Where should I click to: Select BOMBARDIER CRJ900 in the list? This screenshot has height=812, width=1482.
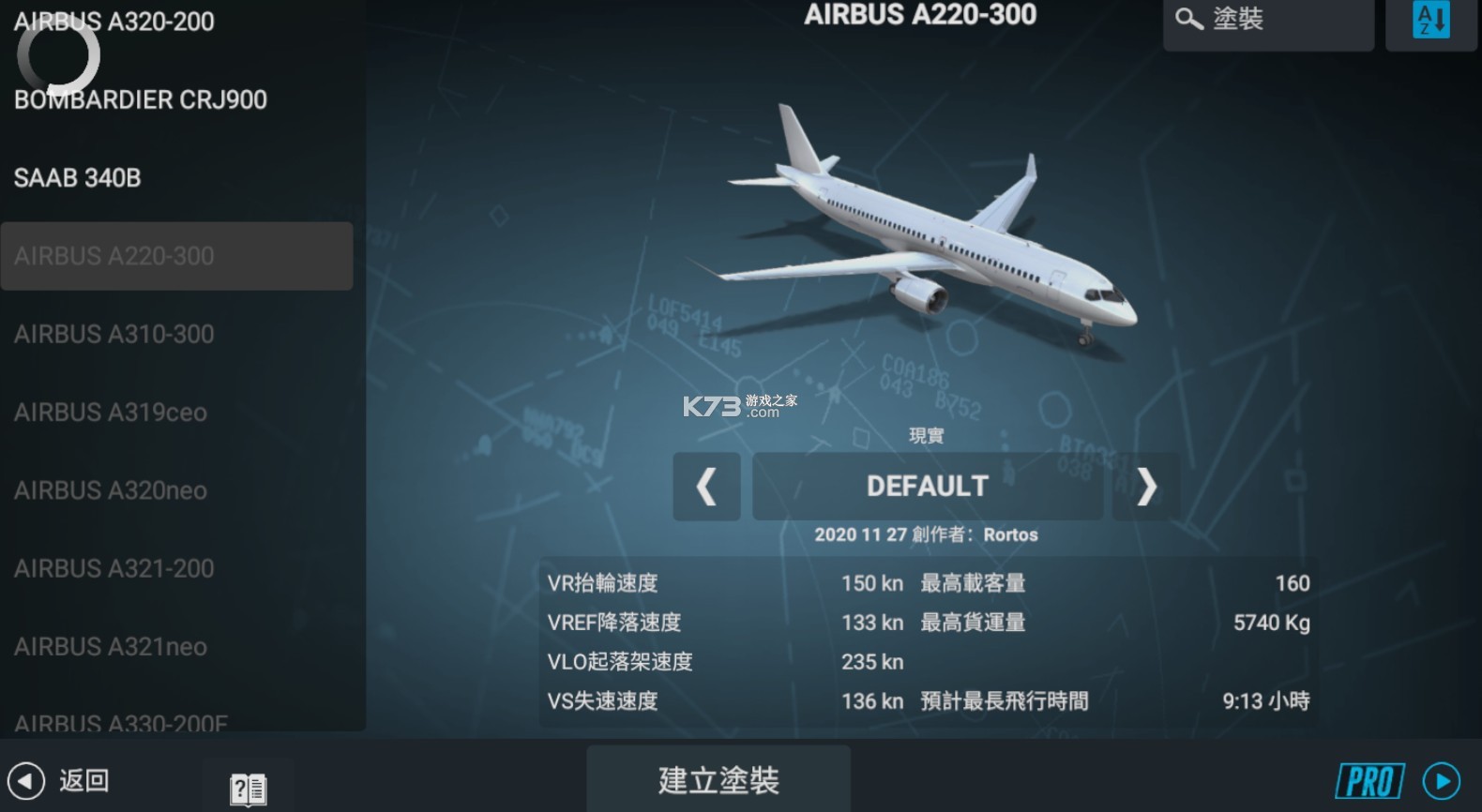click(141, 99)
